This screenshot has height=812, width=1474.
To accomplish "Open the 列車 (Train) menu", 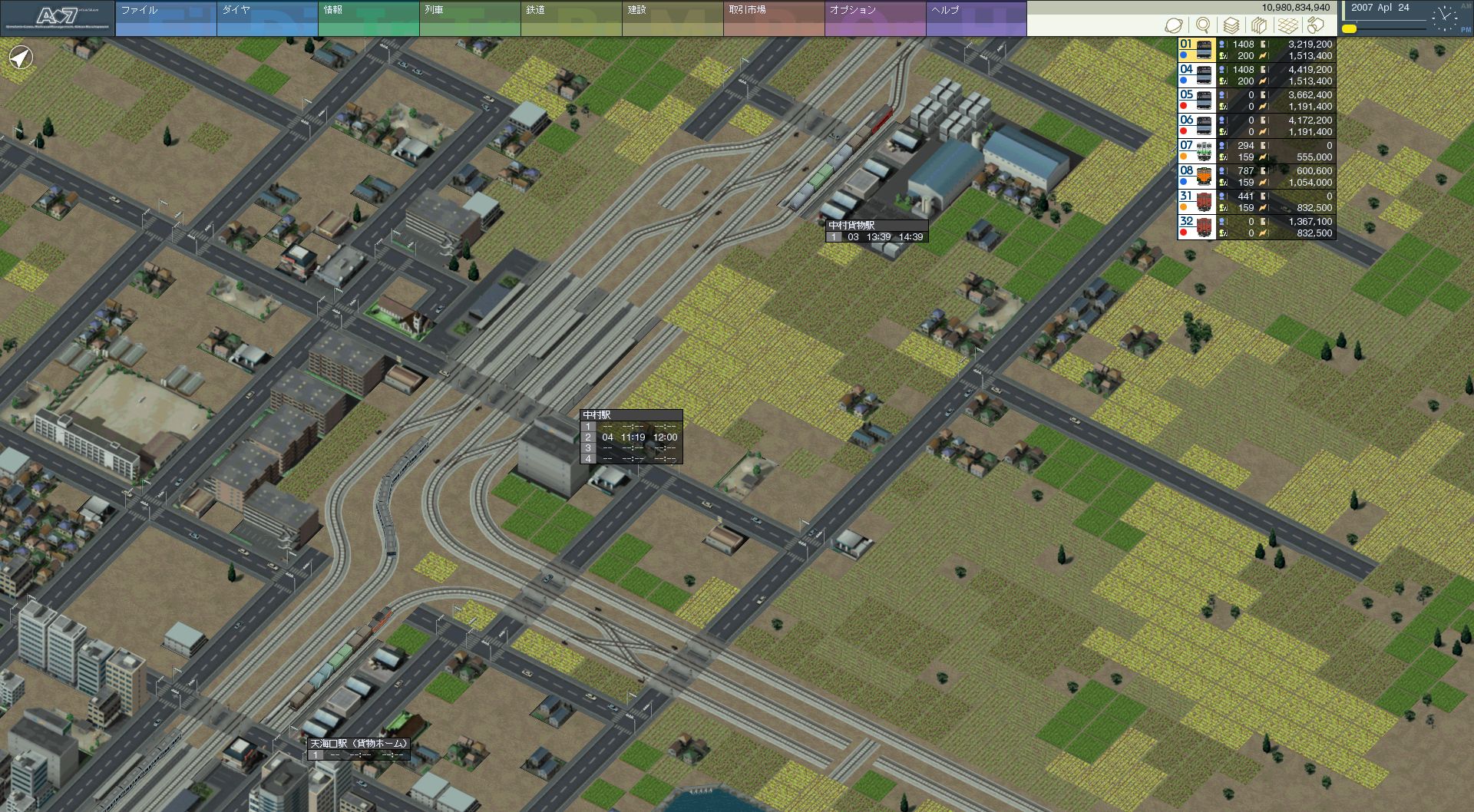I will tap(469, 18).
